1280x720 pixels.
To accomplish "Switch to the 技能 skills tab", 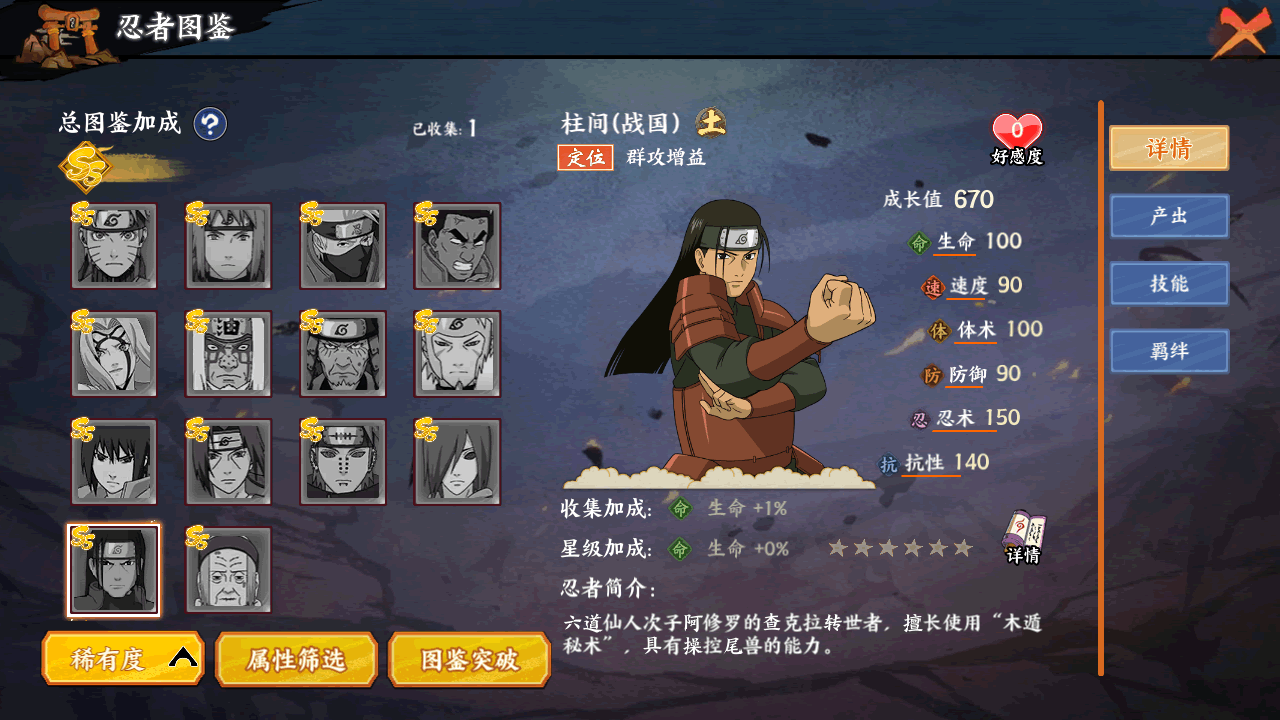I will click(1168, 284).
